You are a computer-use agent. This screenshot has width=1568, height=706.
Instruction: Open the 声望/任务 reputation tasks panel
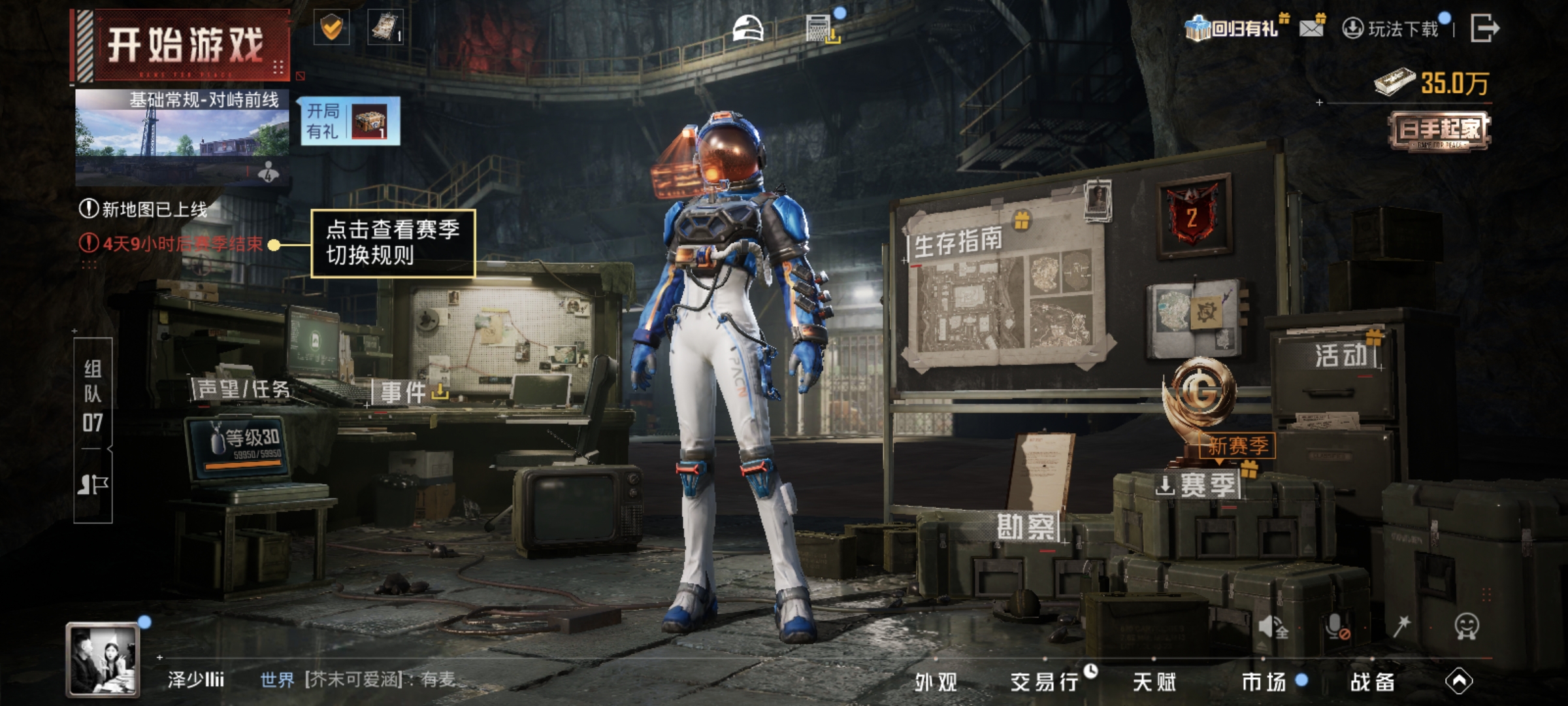243,390
